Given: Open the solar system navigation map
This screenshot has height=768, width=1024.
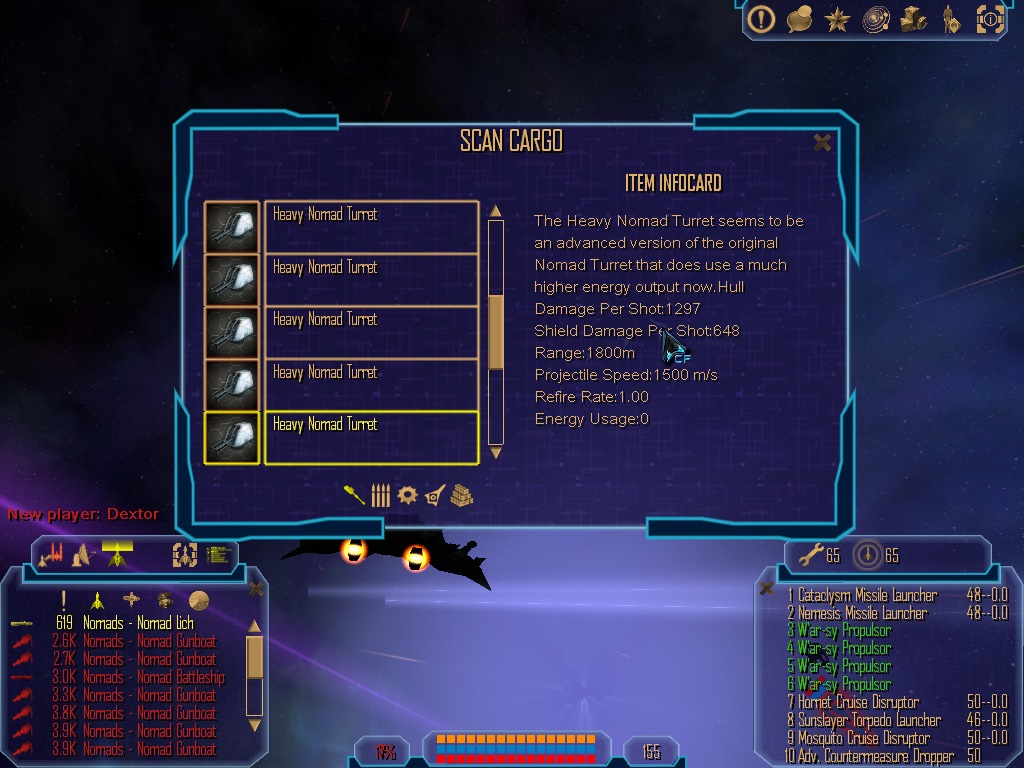Looking at the screenshot, I should [x=876, y=19].
